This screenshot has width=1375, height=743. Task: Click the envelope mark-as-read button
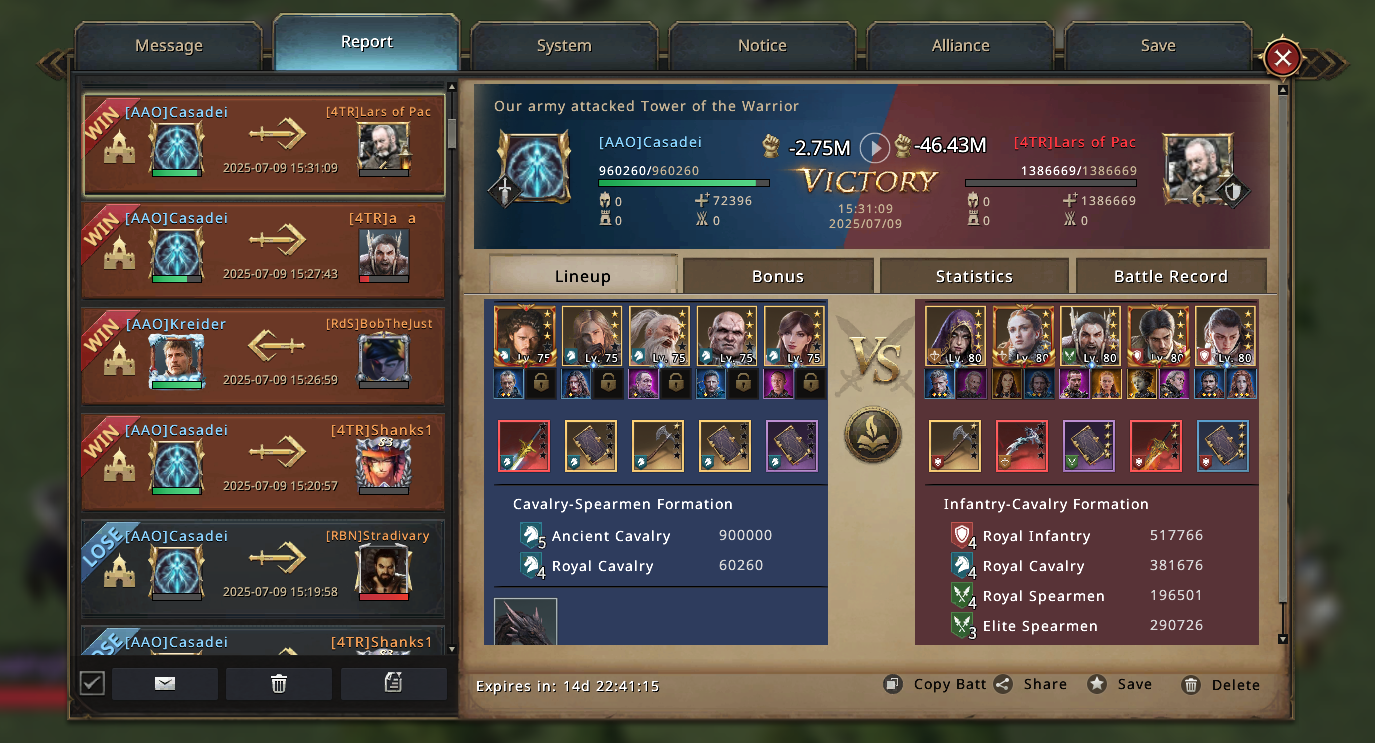click(165, 683)
